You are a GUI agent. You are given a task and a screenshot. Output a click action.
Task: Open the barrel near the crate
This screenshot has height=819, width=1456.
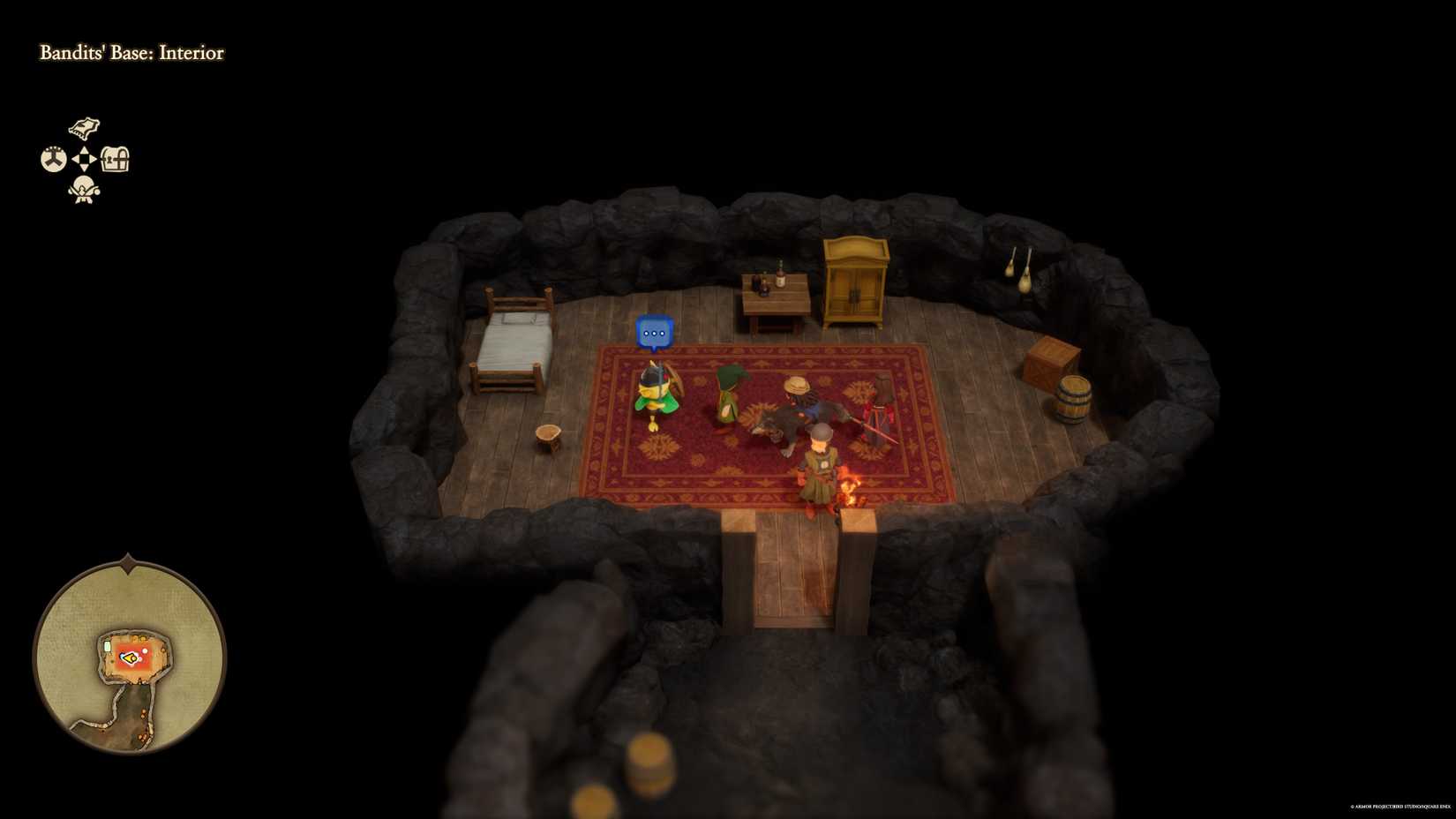click(1072, 397)
